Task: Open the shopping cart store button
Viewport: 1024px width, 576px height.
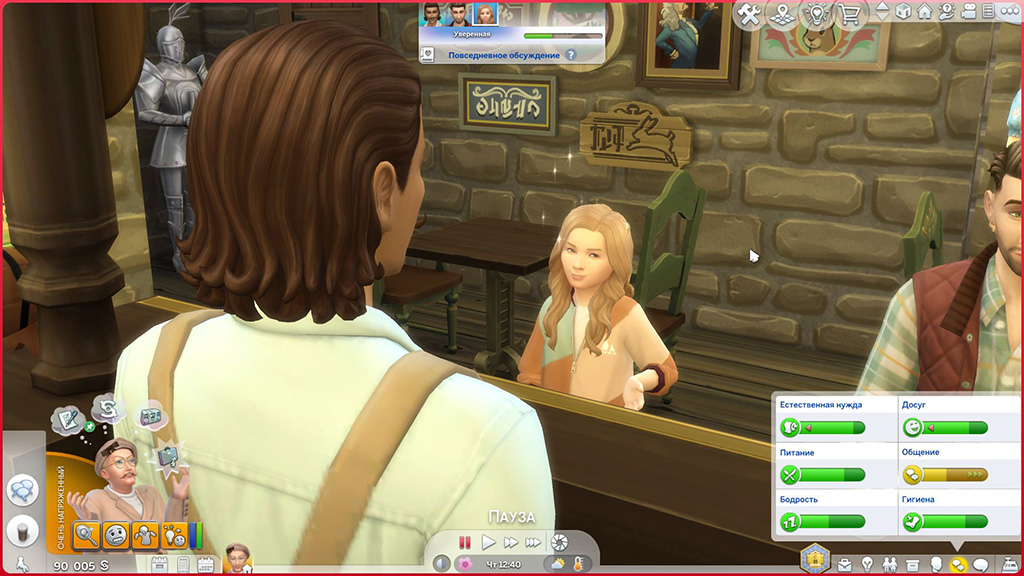Action: 851,14
